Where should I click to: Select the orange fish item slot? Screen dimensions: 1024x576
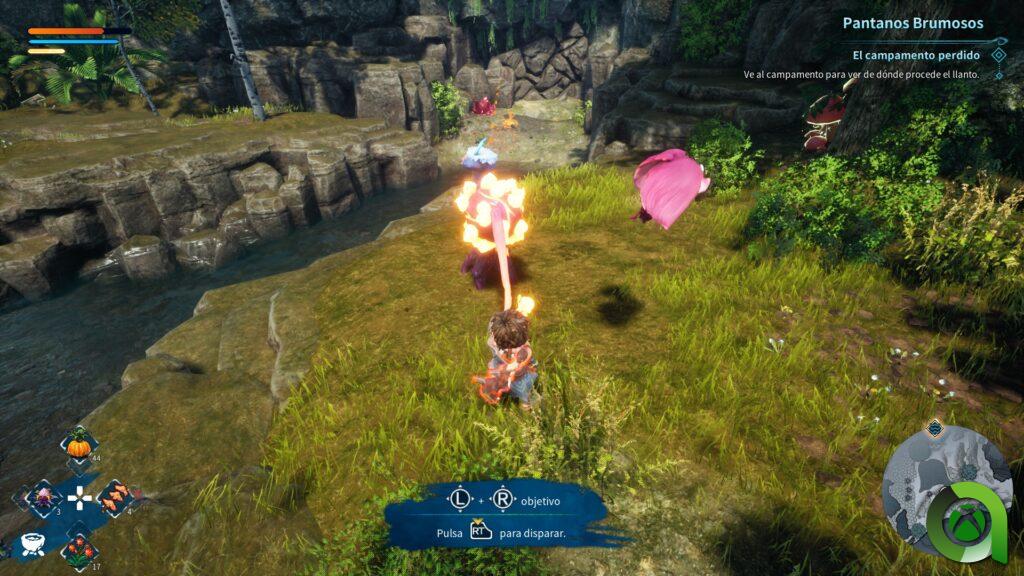click(x=116, y=496)
